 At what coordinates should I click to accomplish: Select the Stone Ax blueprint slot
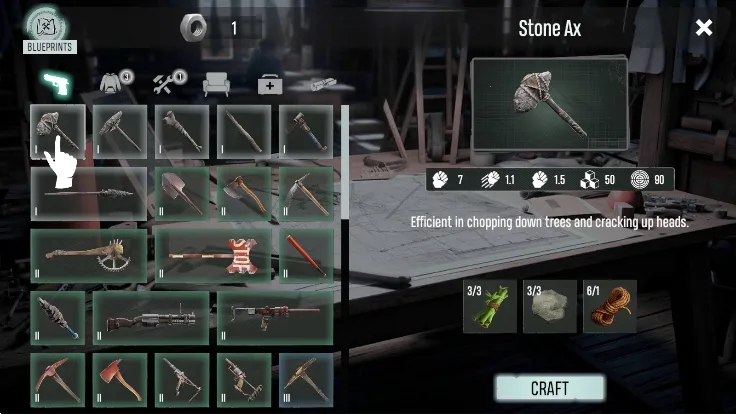coord(57,132)
